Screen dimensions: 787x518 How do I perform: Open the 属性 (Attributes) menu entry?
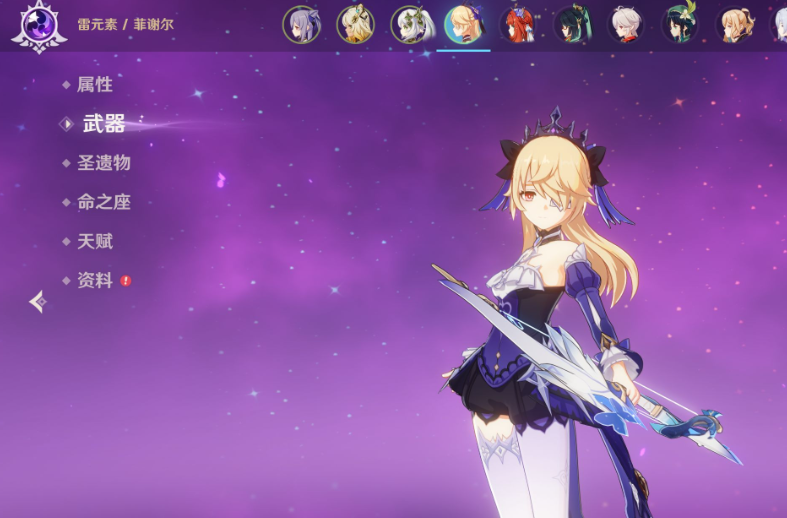click(94, 85)
